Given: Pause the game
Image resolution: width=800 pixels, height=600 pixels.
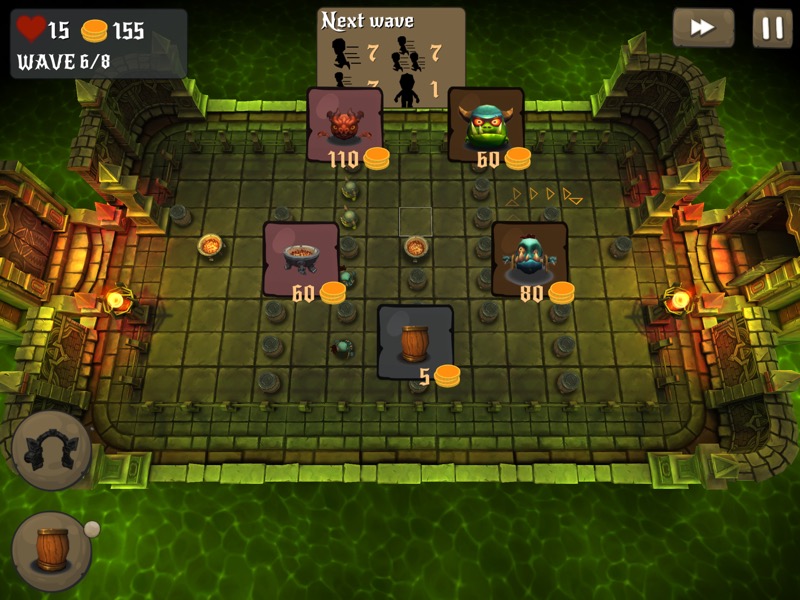Looking at the screenshot, I should tap(772, 27).
